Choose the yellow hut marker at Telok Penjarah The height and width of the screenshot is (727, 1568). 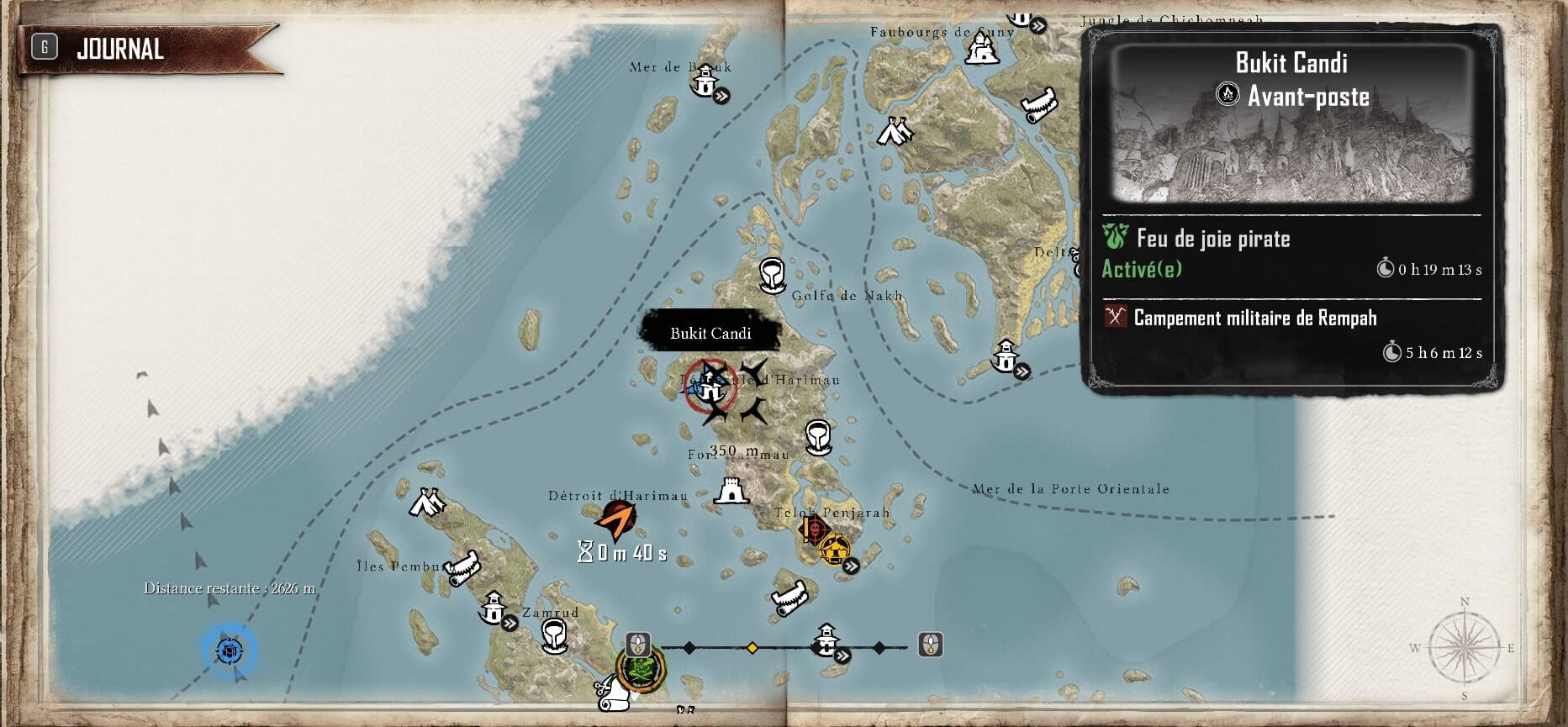(835, 550)
